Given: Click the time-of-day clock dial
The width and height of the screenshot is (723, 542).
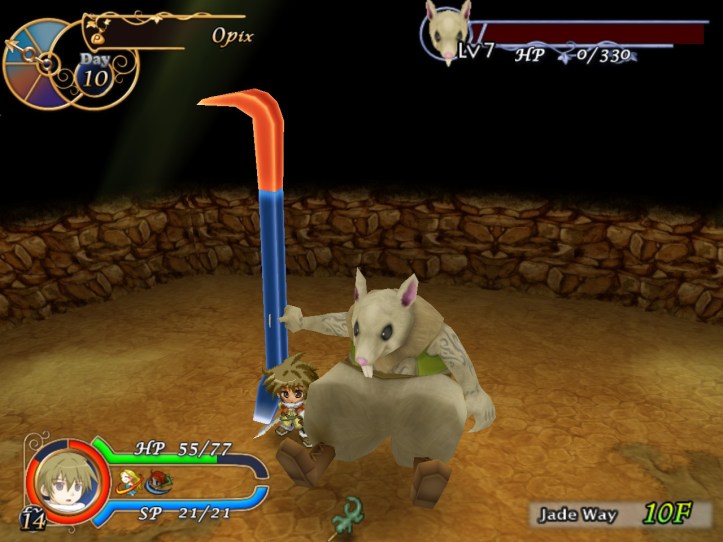Looking at the screenshot, I should point(38,62).
